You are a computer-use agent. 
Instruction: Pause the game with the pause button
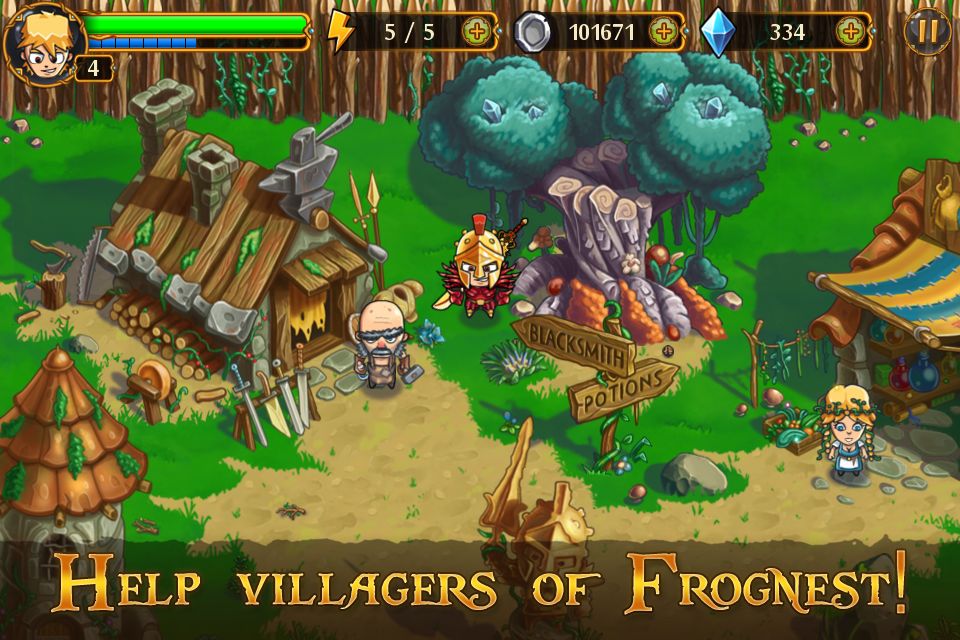(927, 32)
